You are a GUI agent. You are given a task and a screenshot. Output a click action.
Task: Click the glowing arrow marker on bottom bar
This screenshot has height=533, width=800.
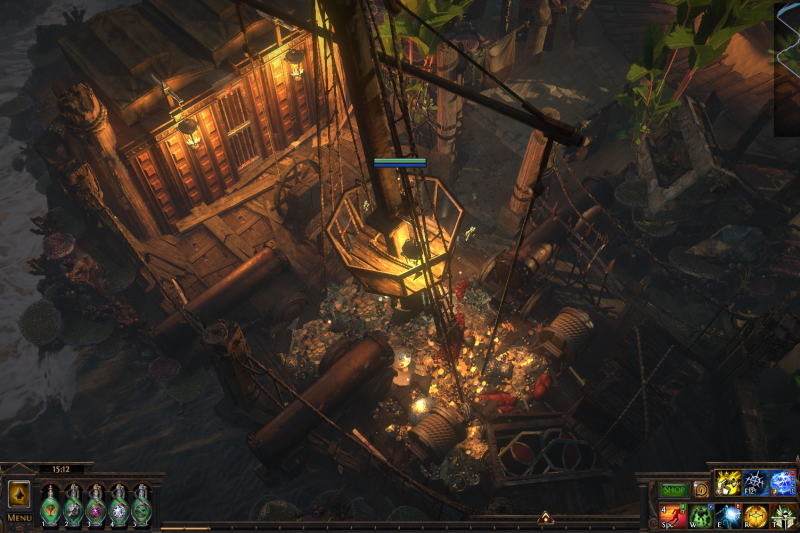[x=545, y=518]
